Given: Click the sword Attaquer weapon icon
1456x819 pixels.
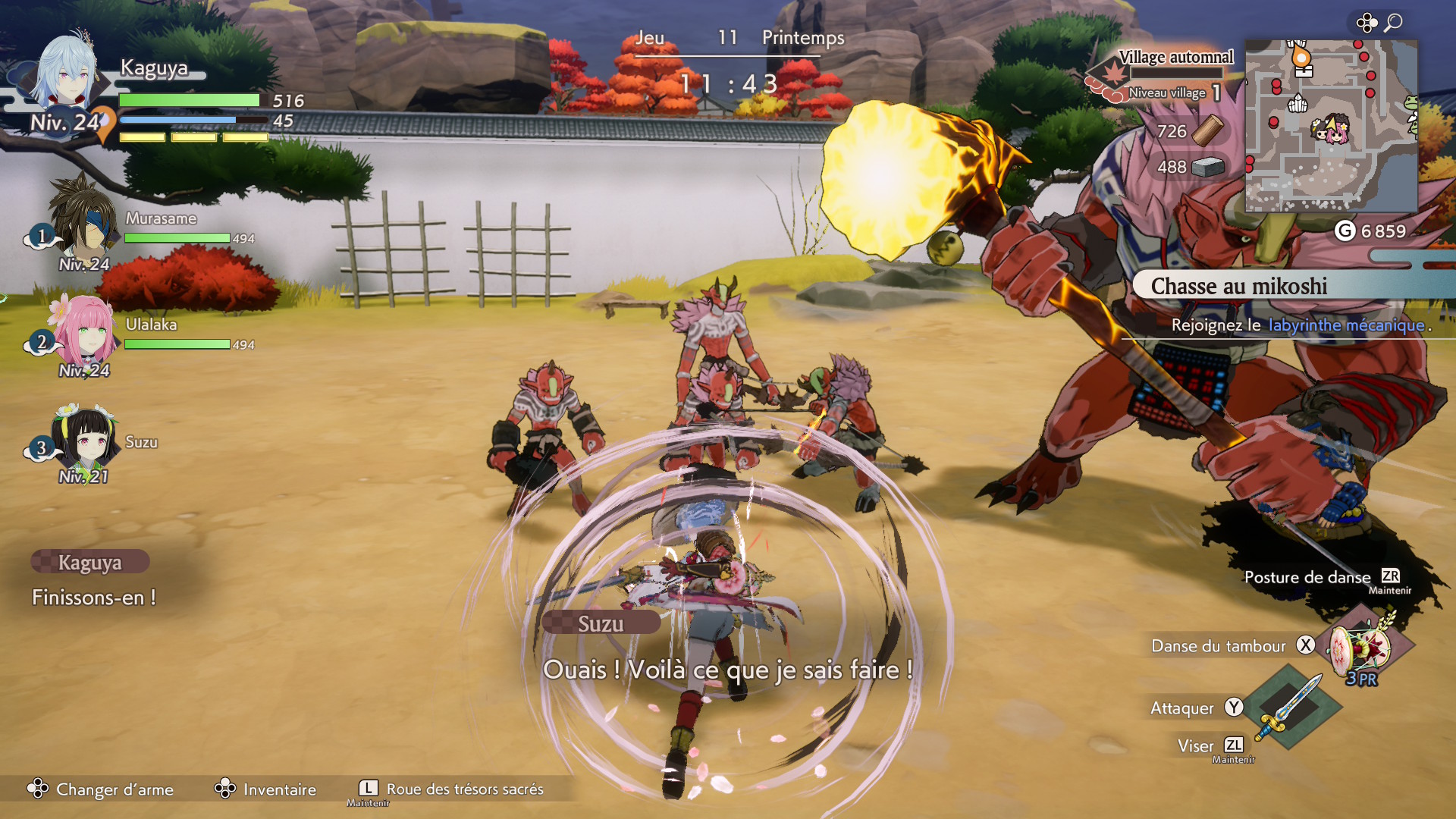Looking at the screenshot, I should (1289, 705).
